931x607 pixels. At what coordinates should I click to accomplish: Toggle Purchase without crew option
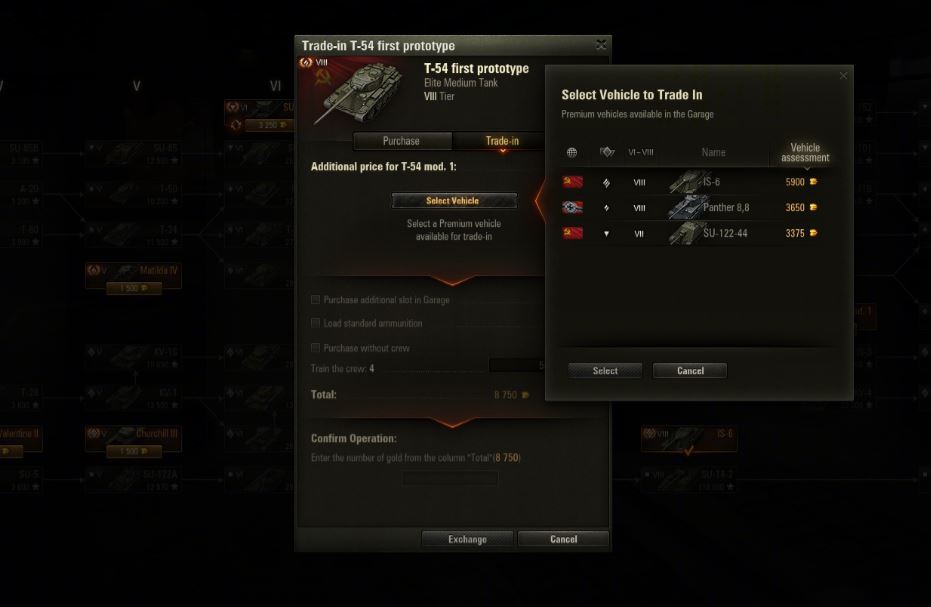316,348
